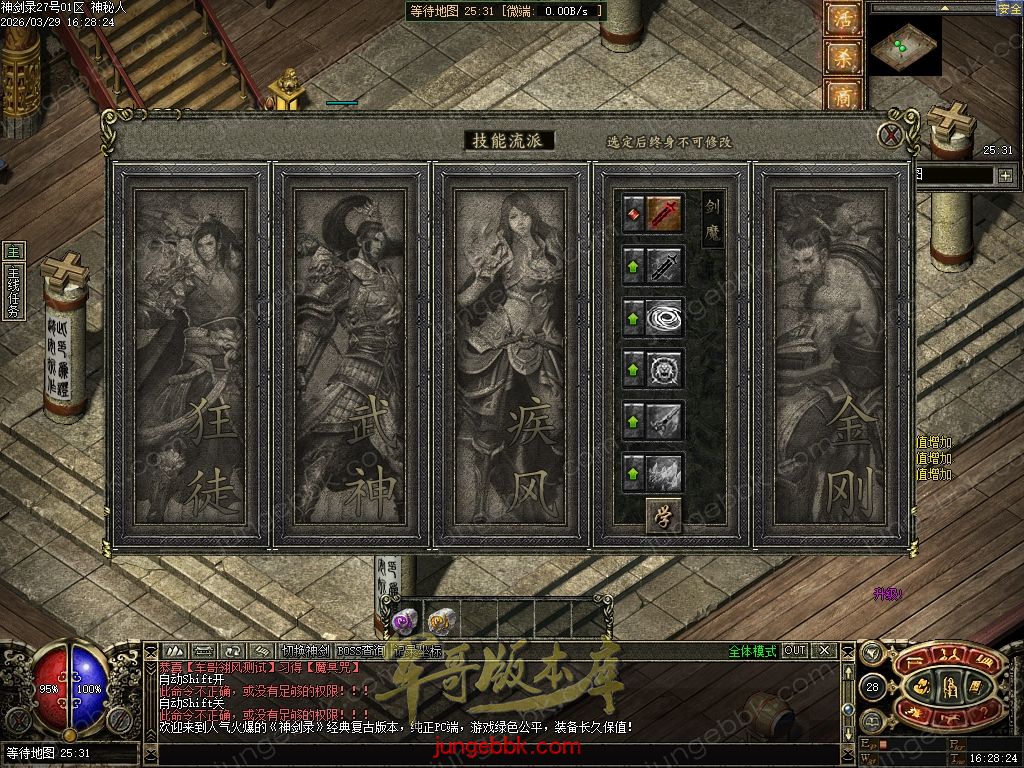The height and width of the screenshot is (768, 1024).
Task: Use the purple orb item in hotbar
Action: [x=403, y=622]
